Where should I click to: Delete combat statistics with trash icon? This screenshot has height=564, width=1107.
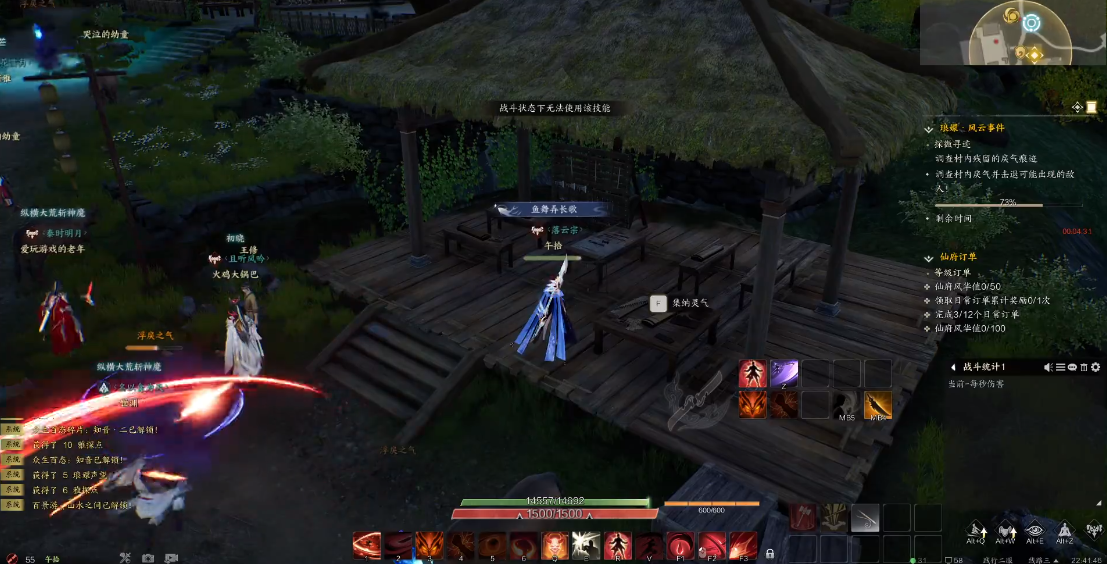[1085, 367]
